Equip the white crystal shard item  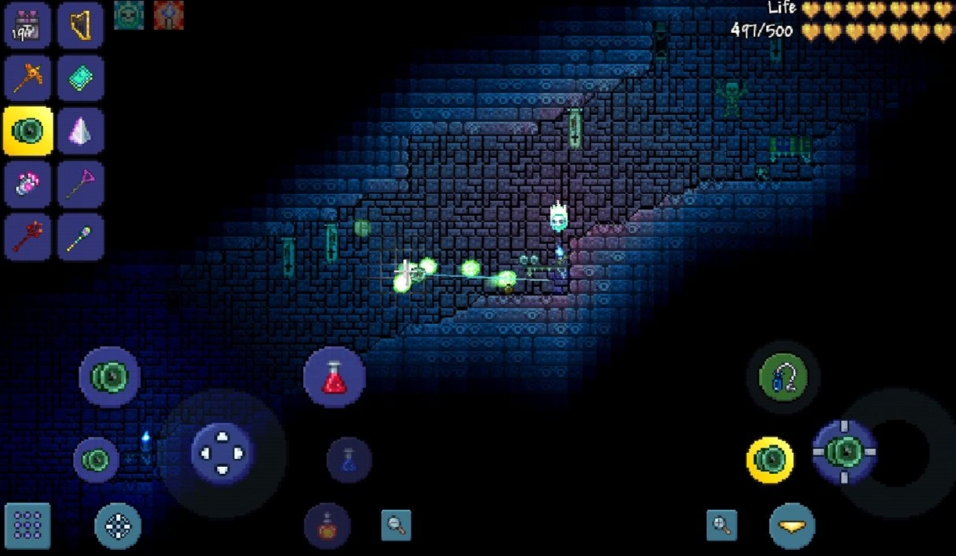click(81, 131)
